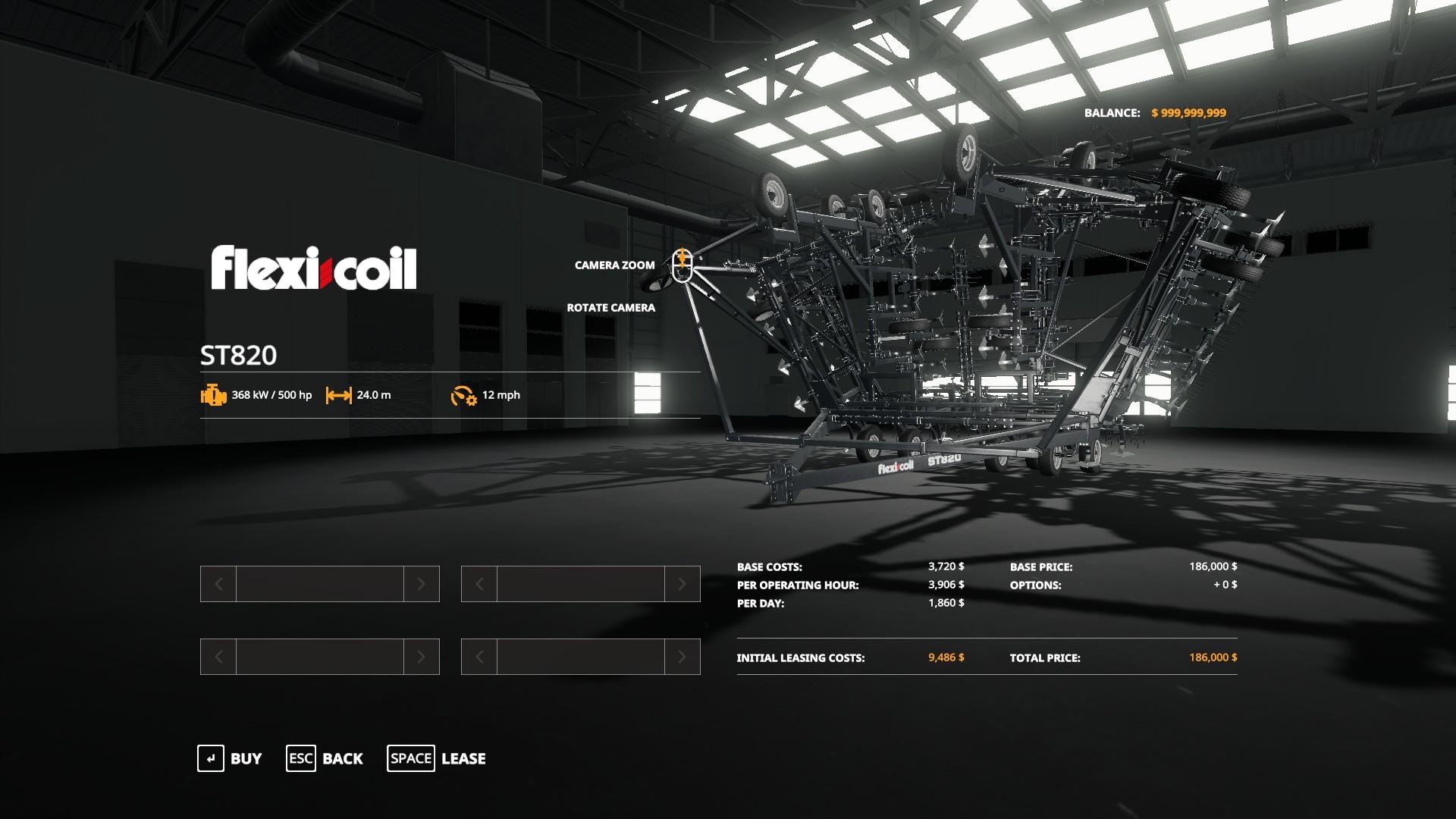Buy the Flexi-Coil ST820
Screen dimensions: 1456x819
(x=230, y=758)
